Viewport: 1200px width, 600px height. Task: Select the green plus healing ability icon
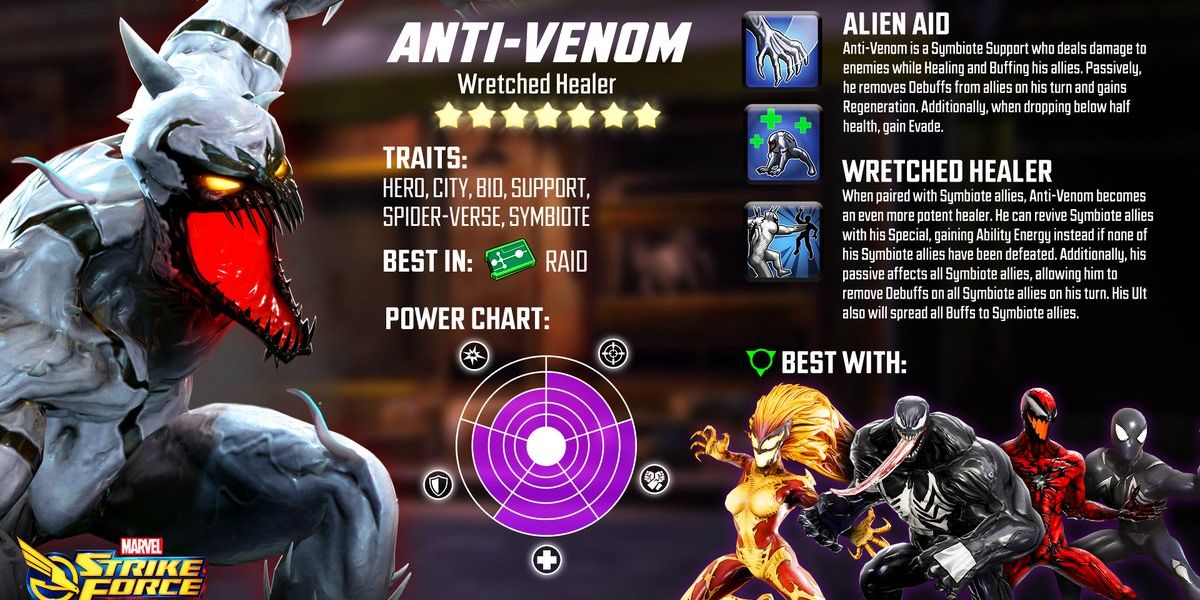tap(781, 143)
